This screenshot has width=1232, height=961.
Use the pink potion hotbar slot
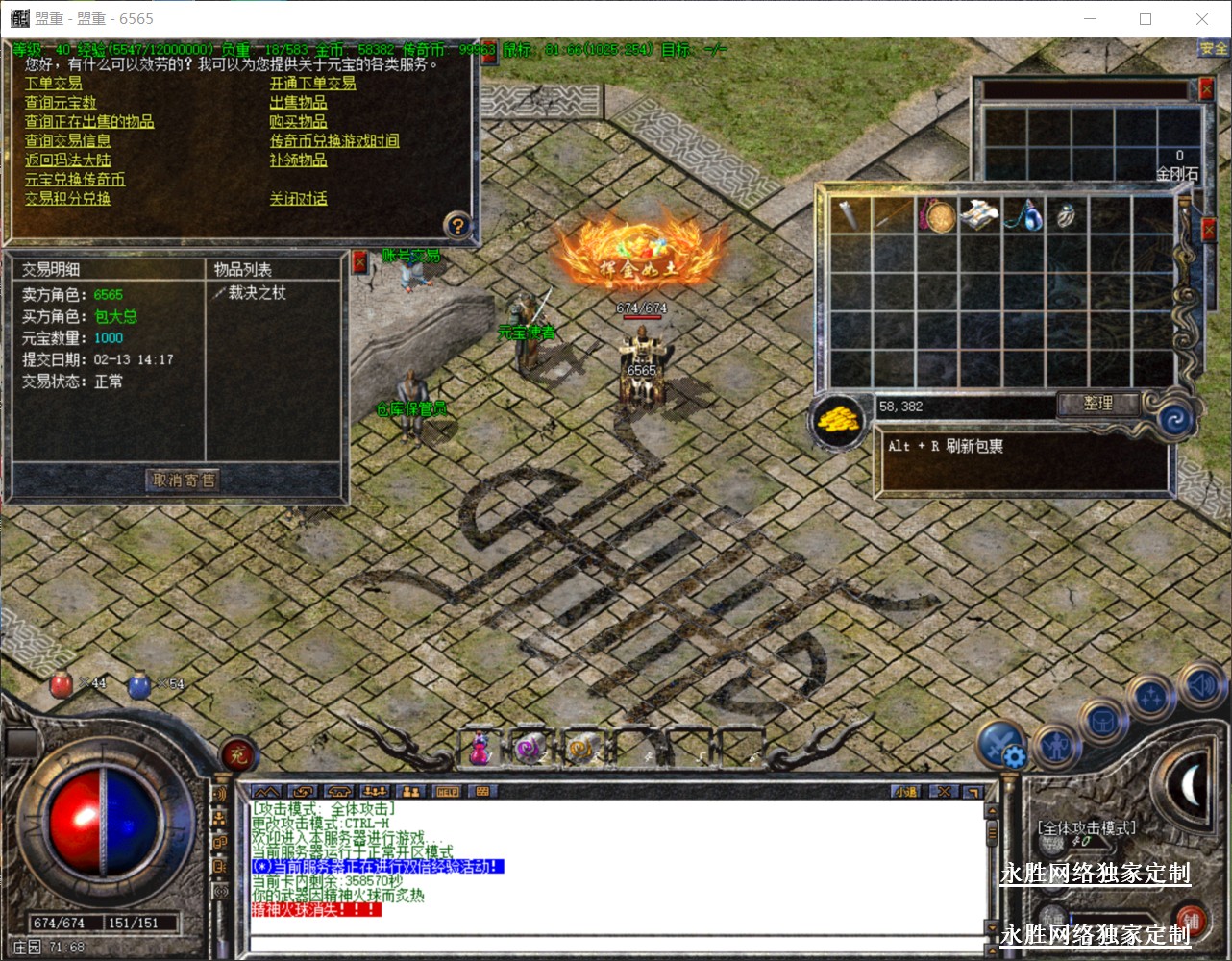(480, 749)
